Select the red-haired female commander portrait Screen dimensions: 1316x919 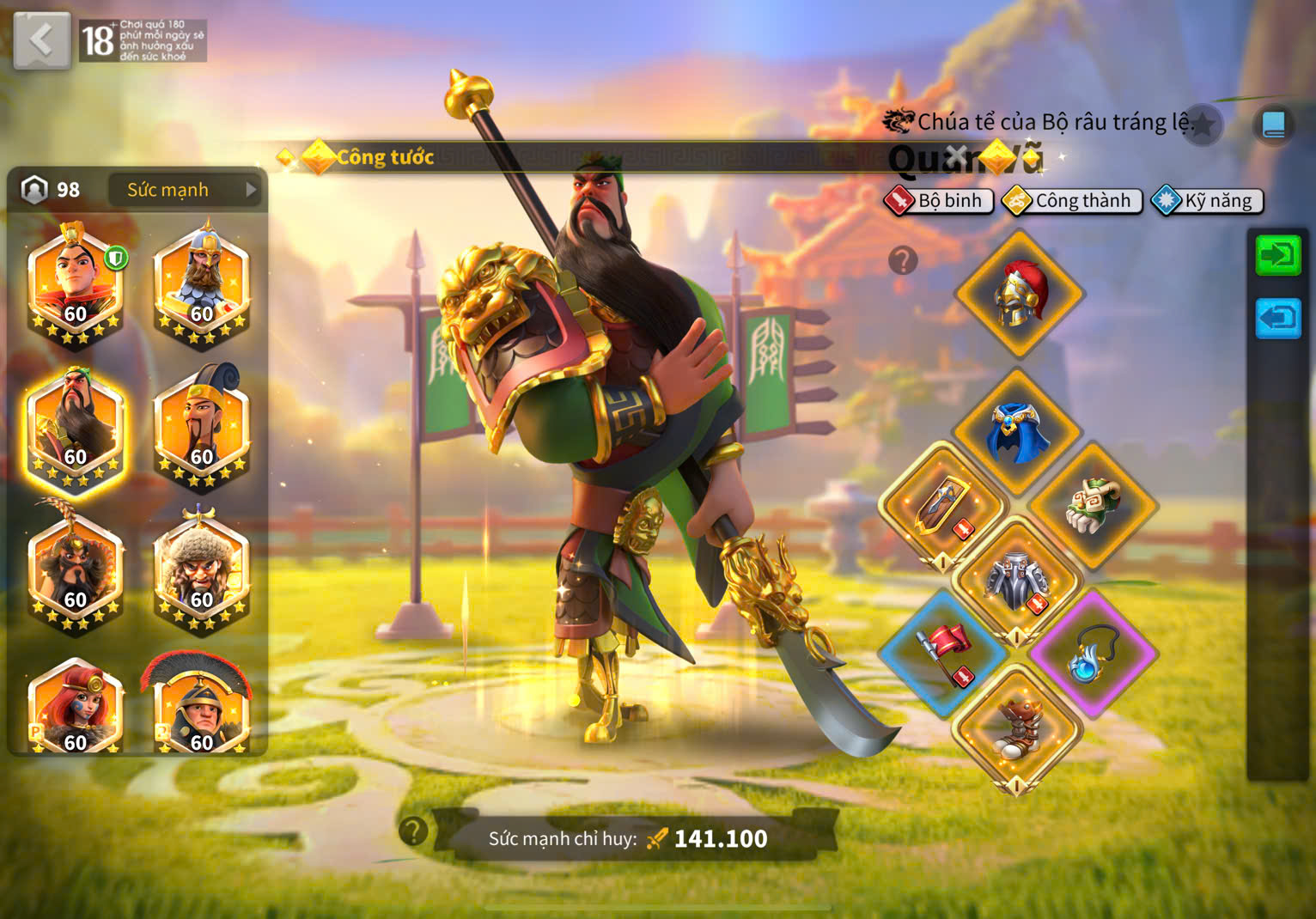(75, 709)
